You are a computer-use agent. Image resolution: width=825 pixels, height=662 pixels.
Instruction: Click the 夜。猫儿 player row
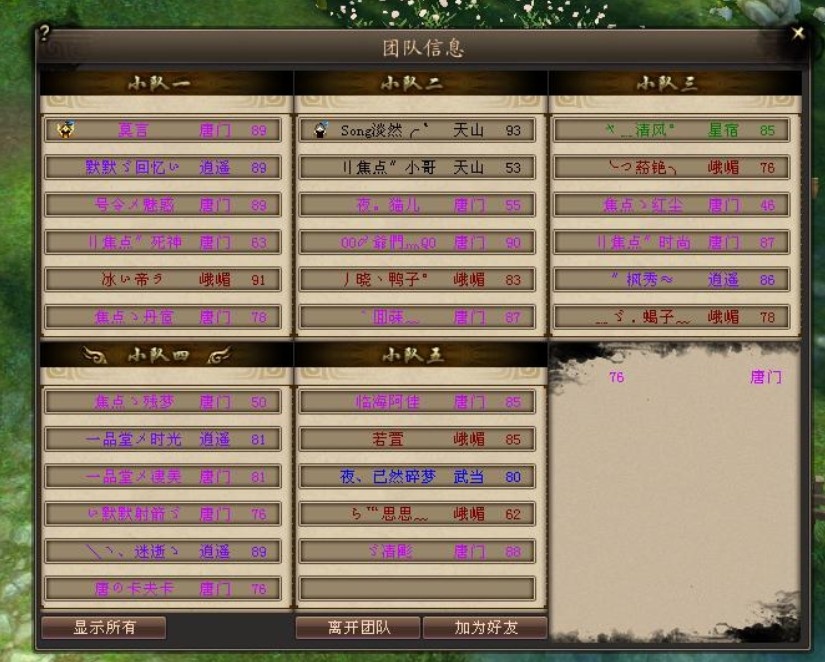click(417, 205)
